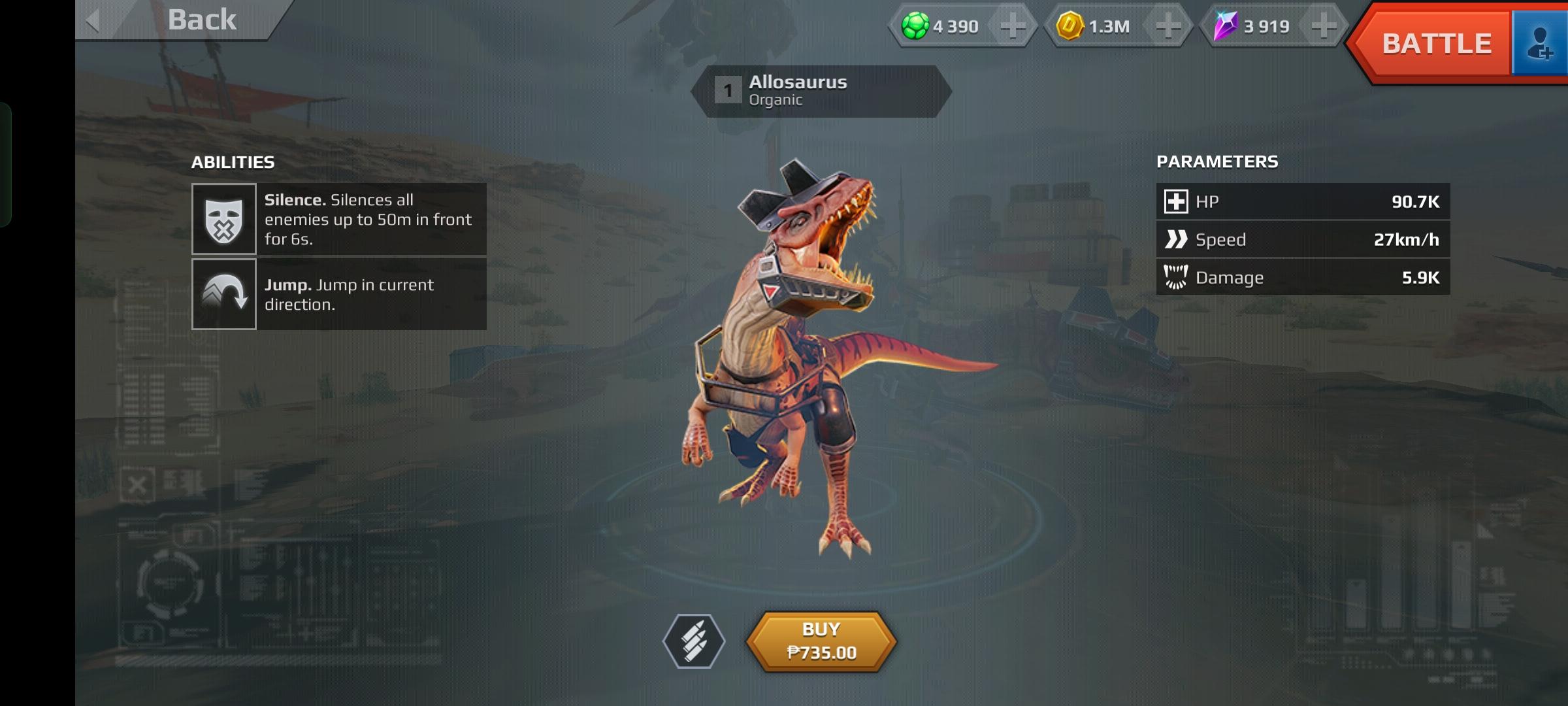Add more green gems with the plus

pyautogui.click(x=1013, y=26)
